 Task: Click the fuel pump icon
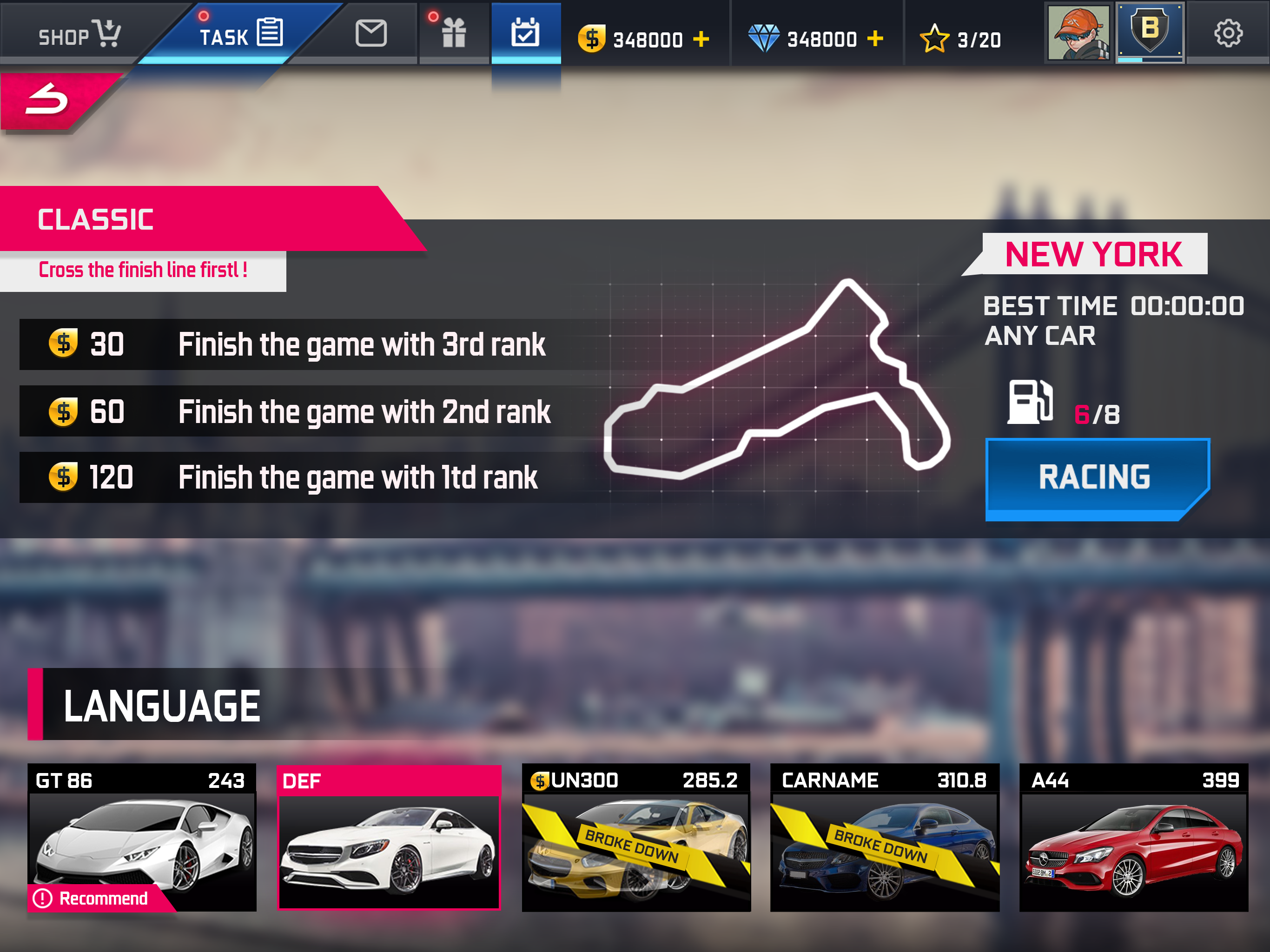pos(1030,402)
